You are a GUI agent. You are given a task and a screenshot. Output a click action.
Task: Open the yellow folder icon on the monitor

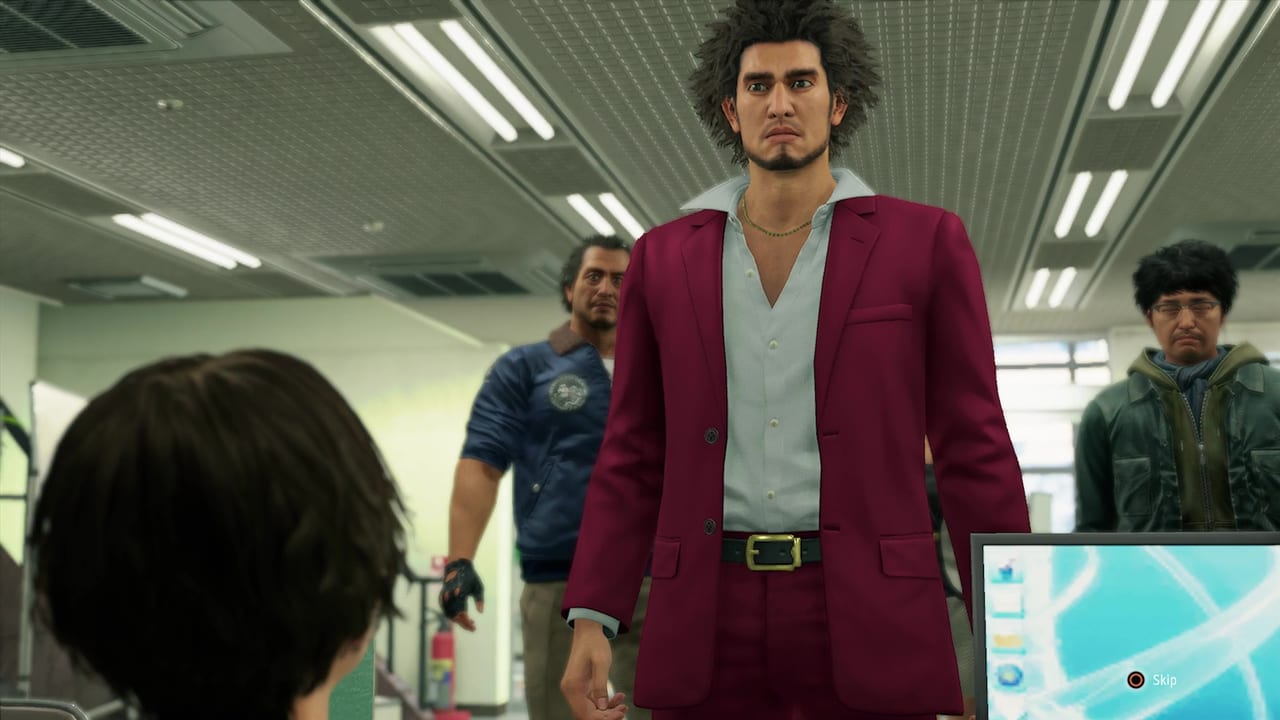coord(1007,638)
